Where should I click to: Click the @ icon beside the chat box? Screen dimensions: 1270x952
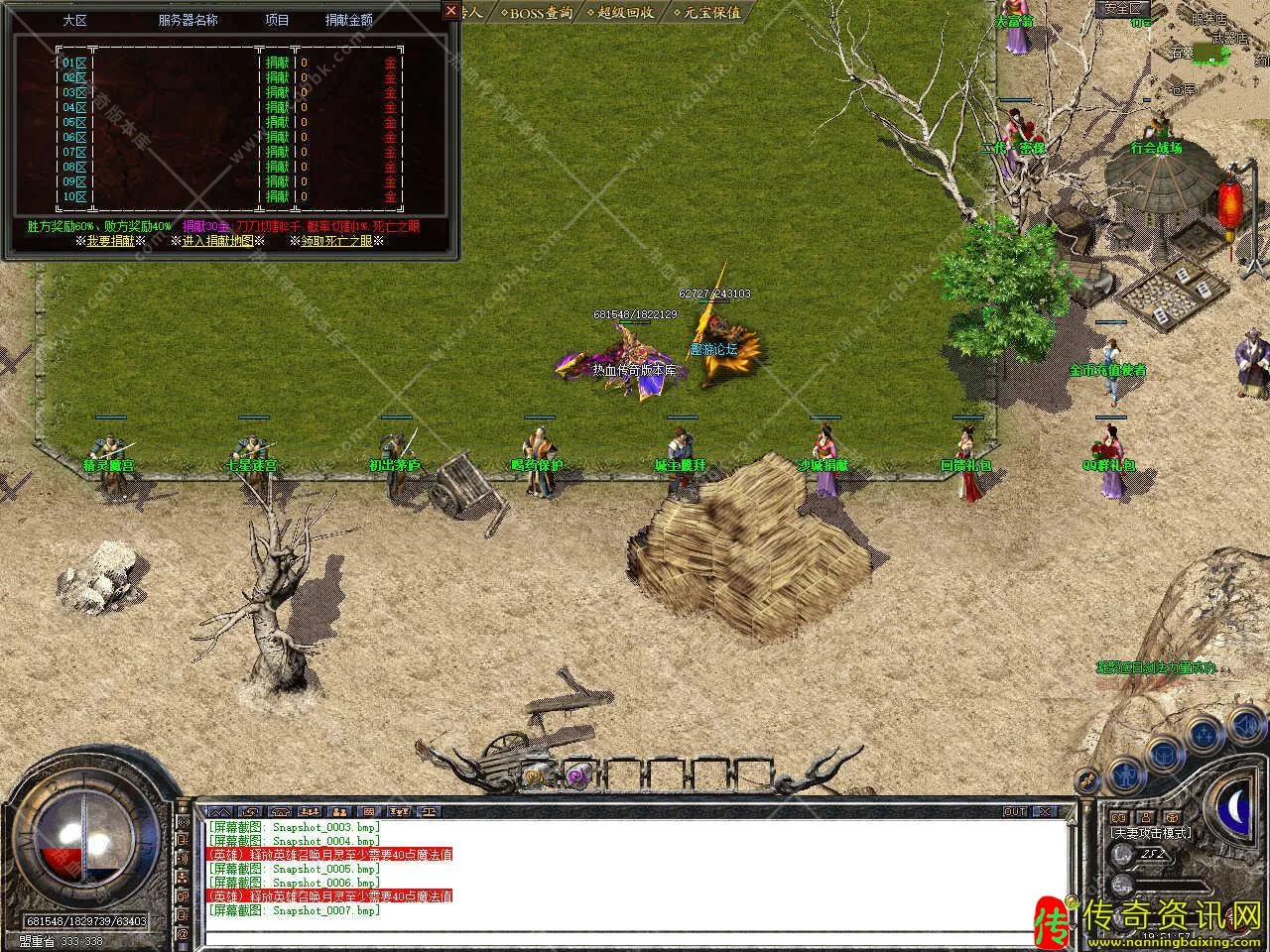183,933
